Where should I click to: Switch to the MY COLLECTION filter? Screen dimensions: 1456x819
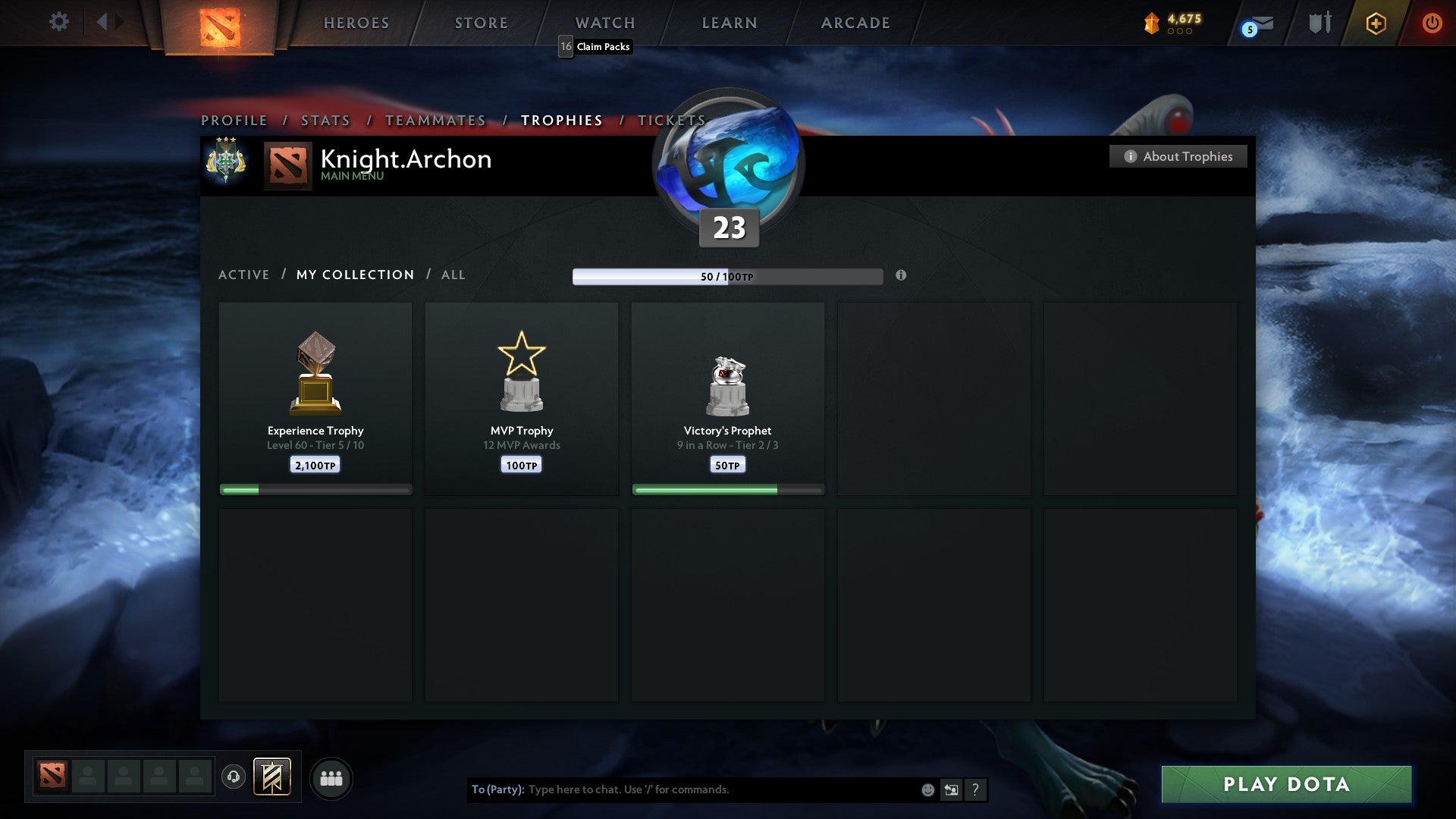coord(354,275)
